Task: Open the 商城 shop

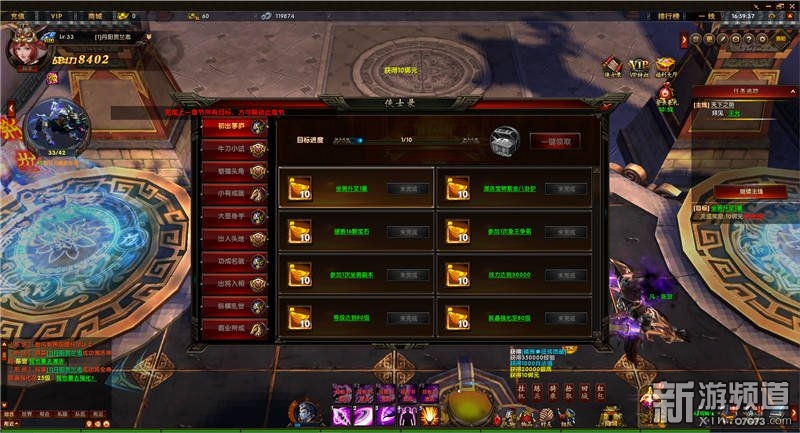Action: pos(95,16)
